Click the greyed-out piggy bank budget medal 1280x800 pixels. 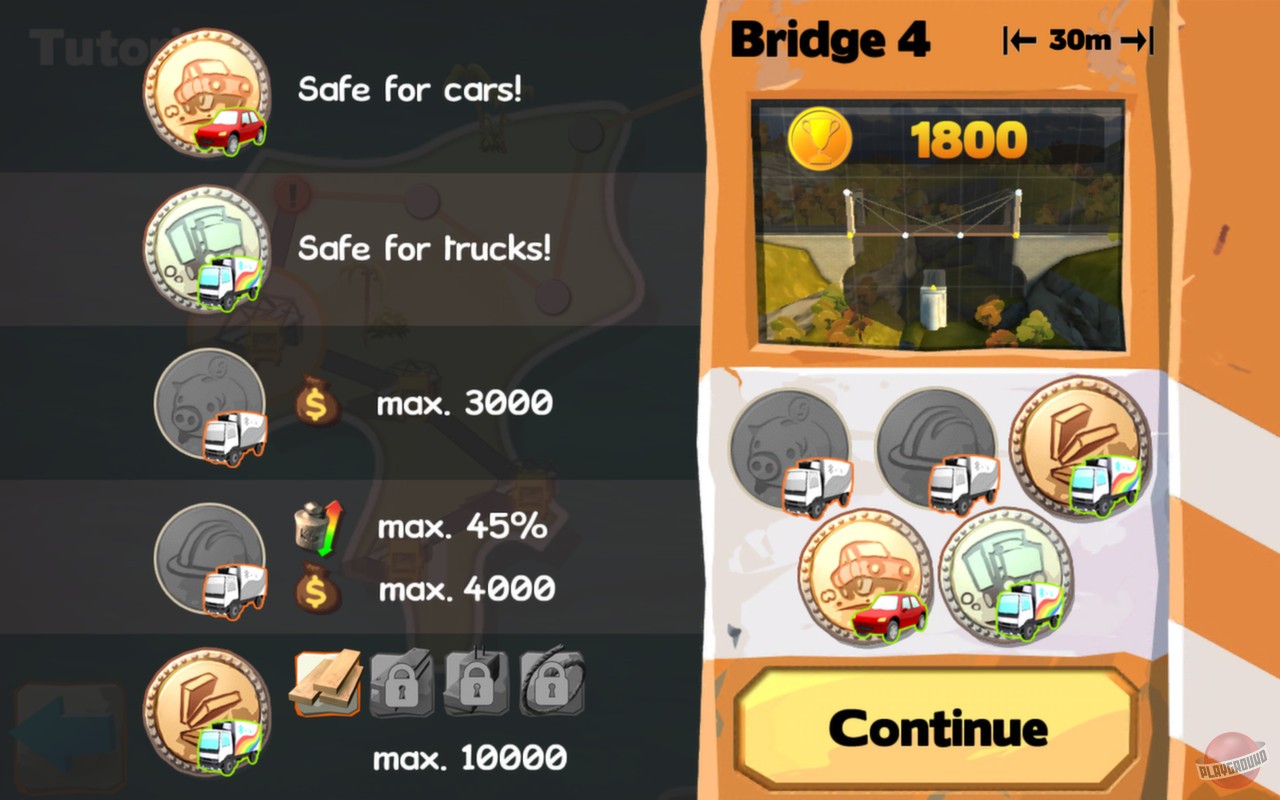209,405
